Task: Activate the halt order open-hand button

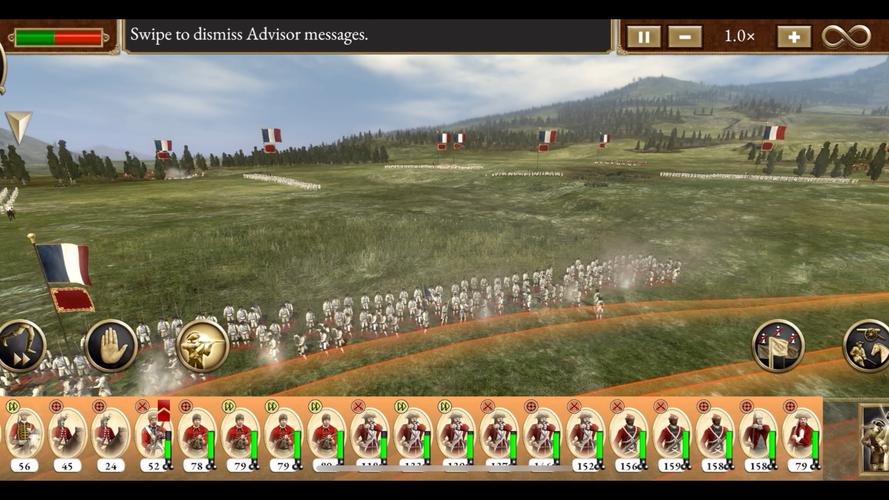Action: [x=111, y=346]
